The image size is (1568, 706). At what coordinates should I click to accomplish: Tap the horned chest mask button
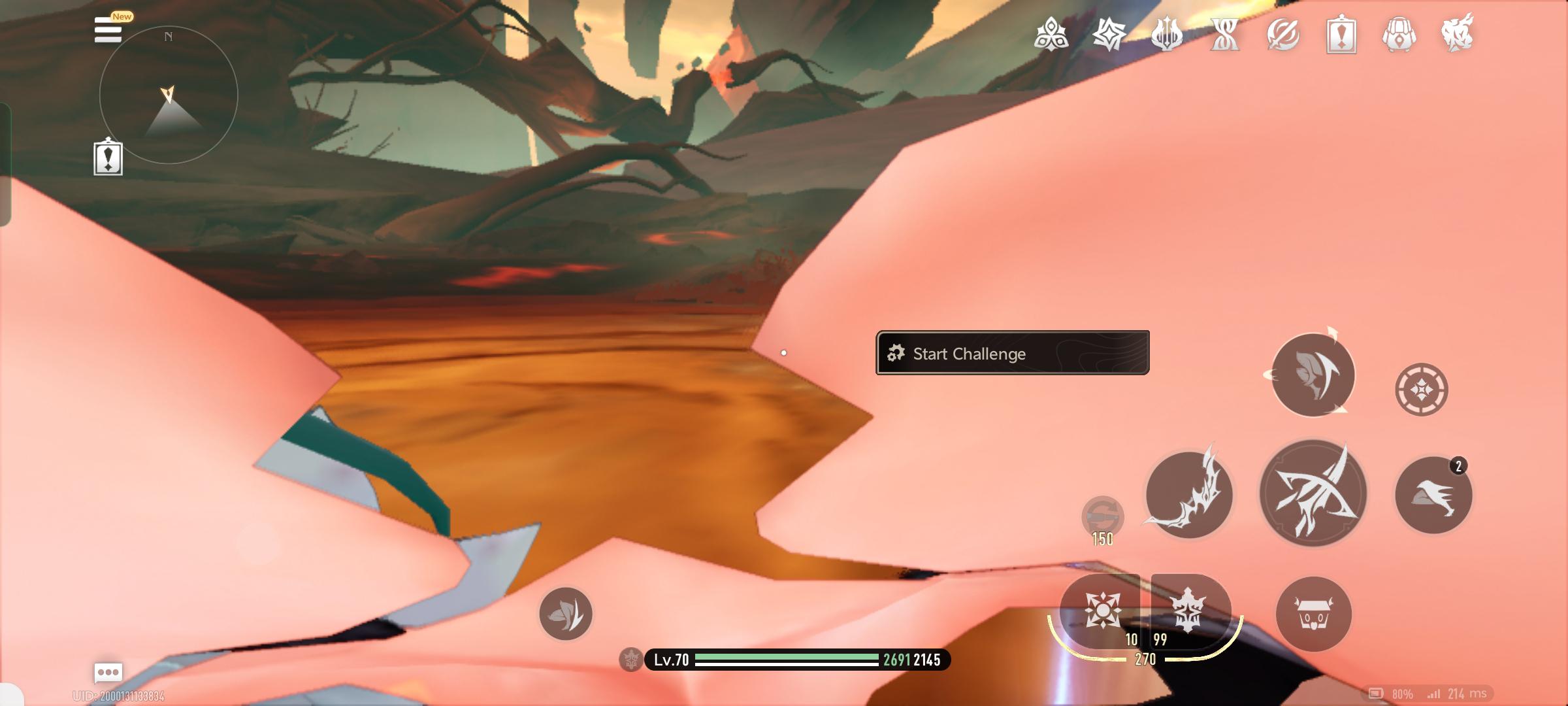pyautogui.click(x=1313, y=614)
